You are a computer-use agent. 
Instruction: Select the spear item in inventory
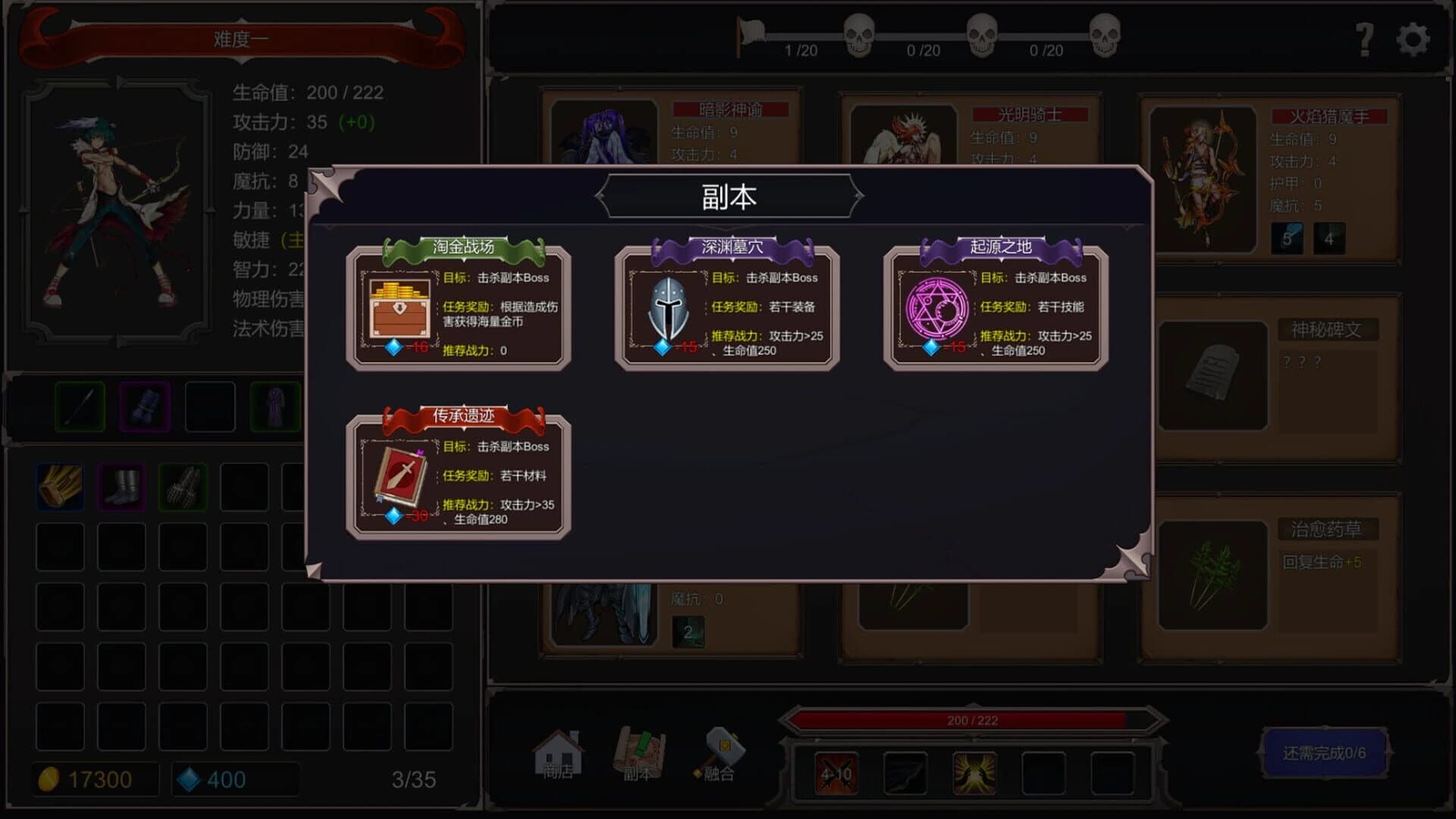pyautogui.click(x=78, y=408)
